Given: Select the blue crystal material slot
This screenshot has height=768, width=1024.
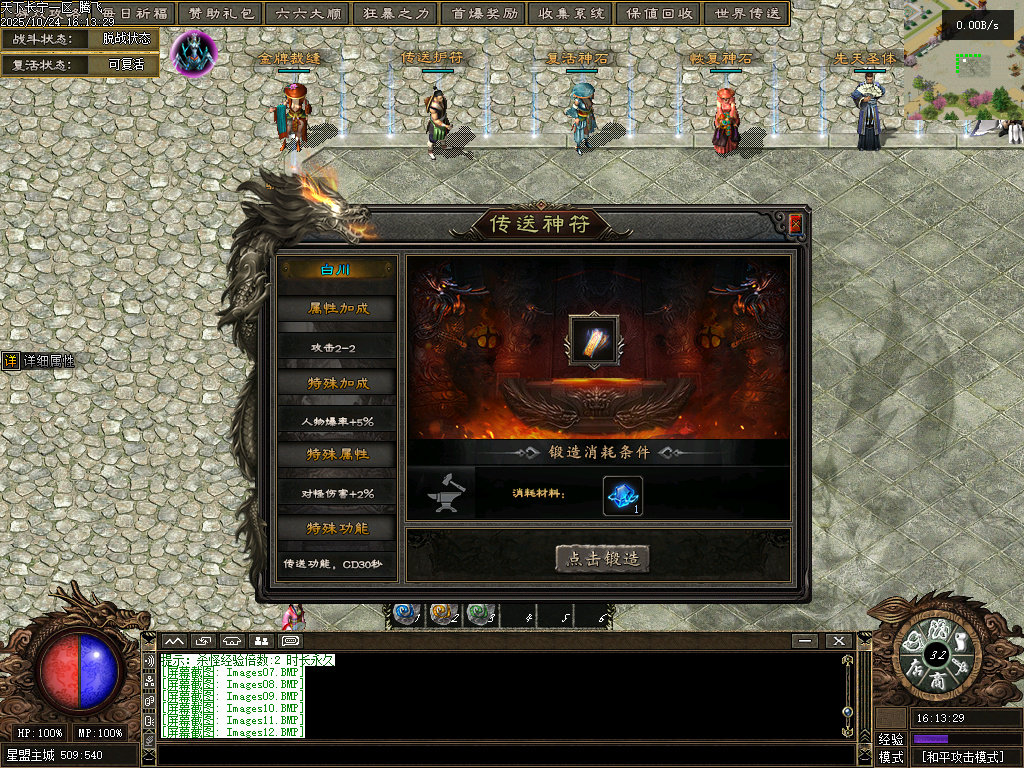Looking at the screenshot, I should coord(622,496).
